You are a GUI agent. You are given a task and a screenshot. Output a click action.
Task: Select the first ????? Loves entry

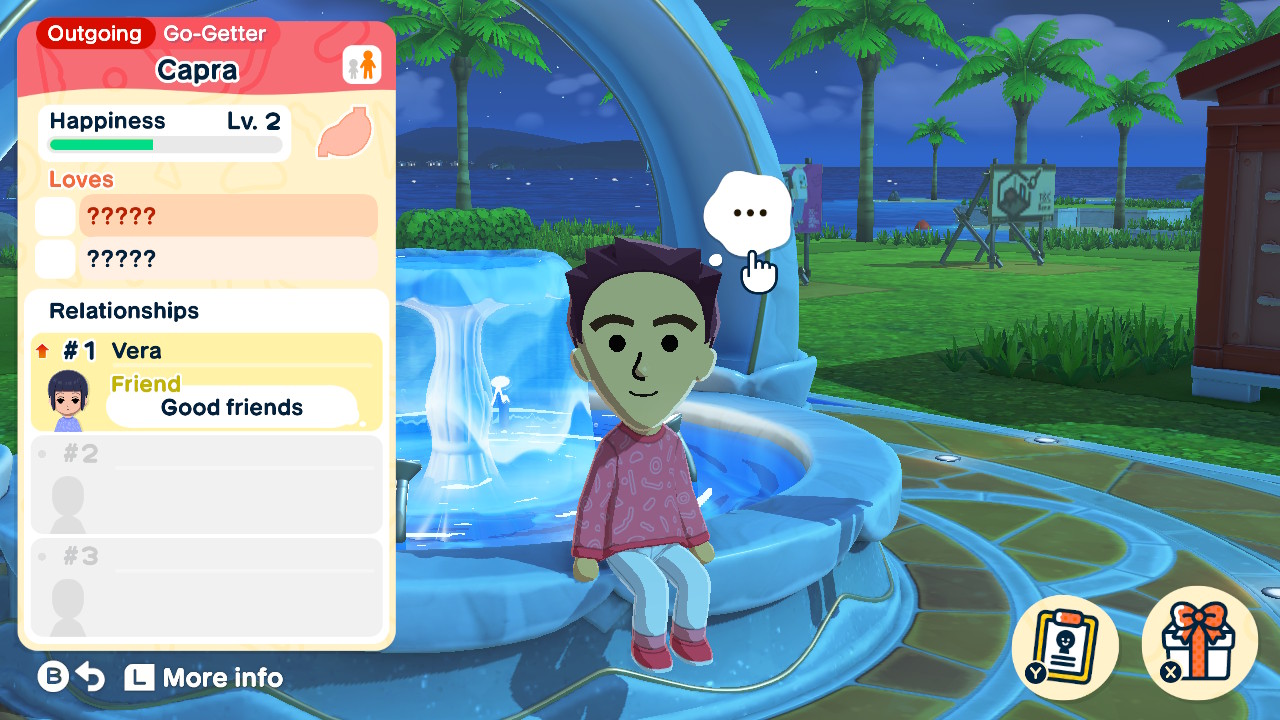click(x=228, y=216)
